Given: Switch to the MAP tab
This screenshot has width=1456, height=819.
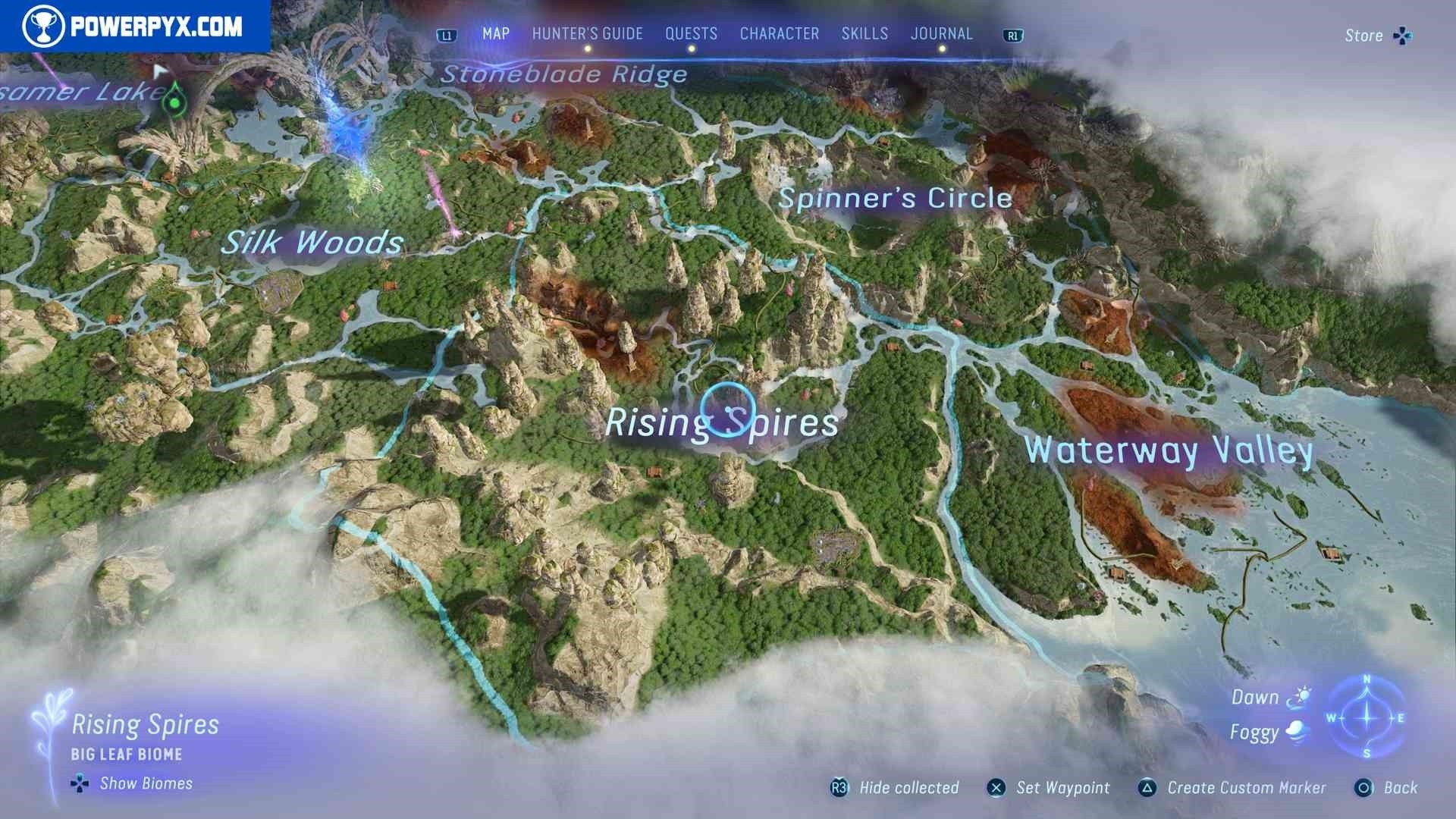Looking at the screenshot, I should click(496, 34).
